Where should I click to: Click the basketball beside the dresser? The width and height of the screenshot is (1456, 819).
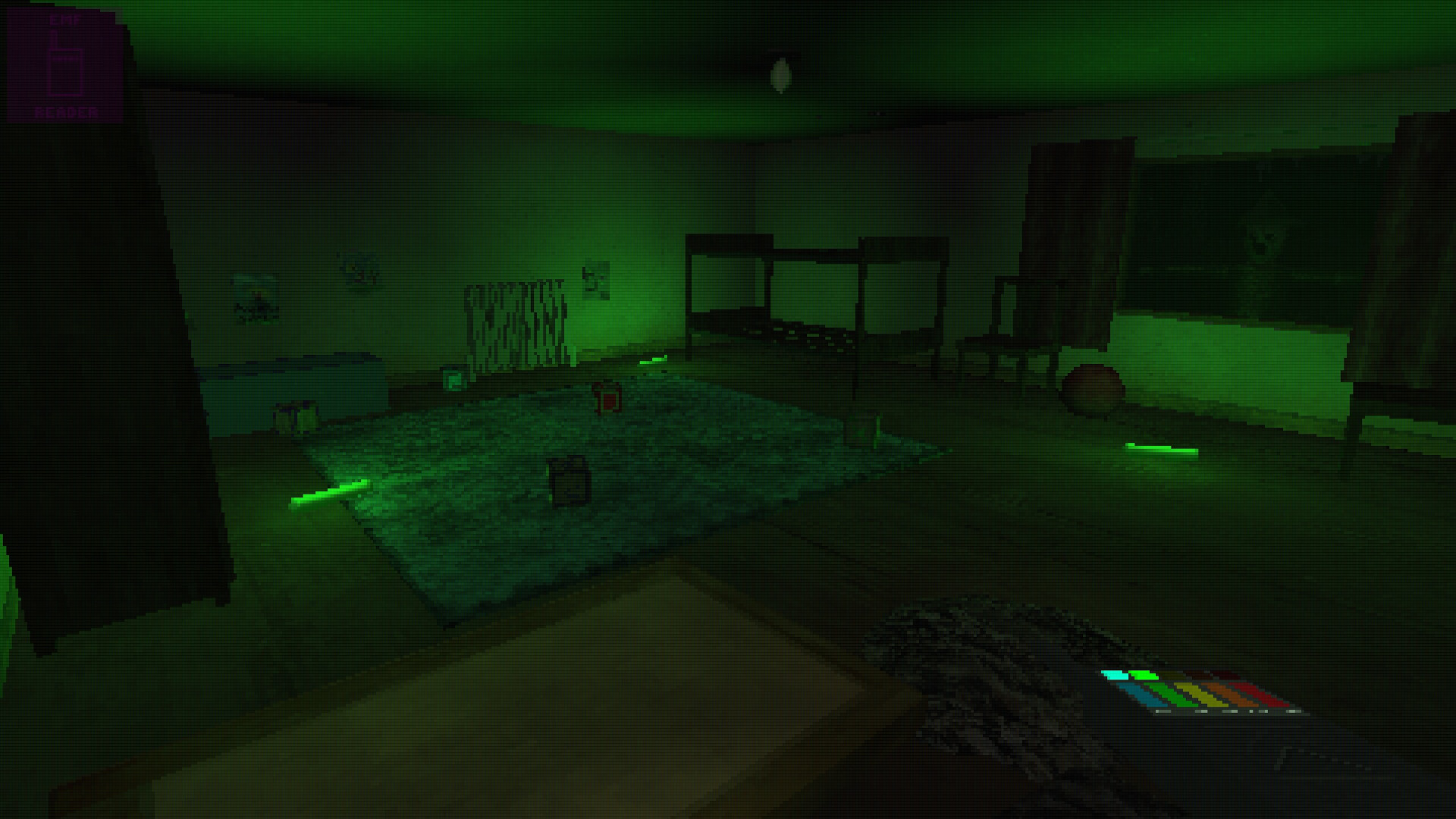(1092, 388)
